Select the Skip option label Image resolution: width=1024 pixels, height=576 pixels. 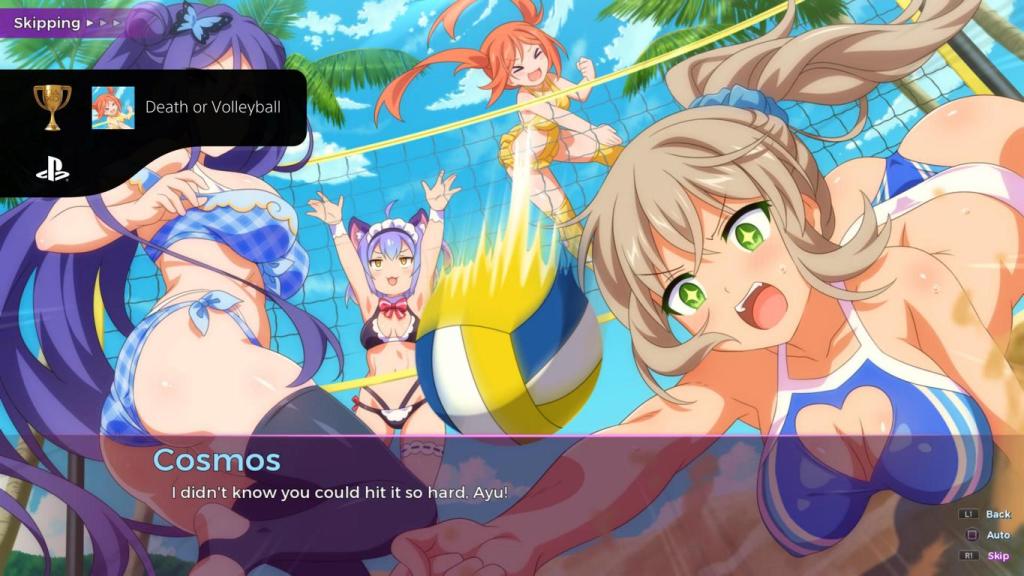point(998,556)
